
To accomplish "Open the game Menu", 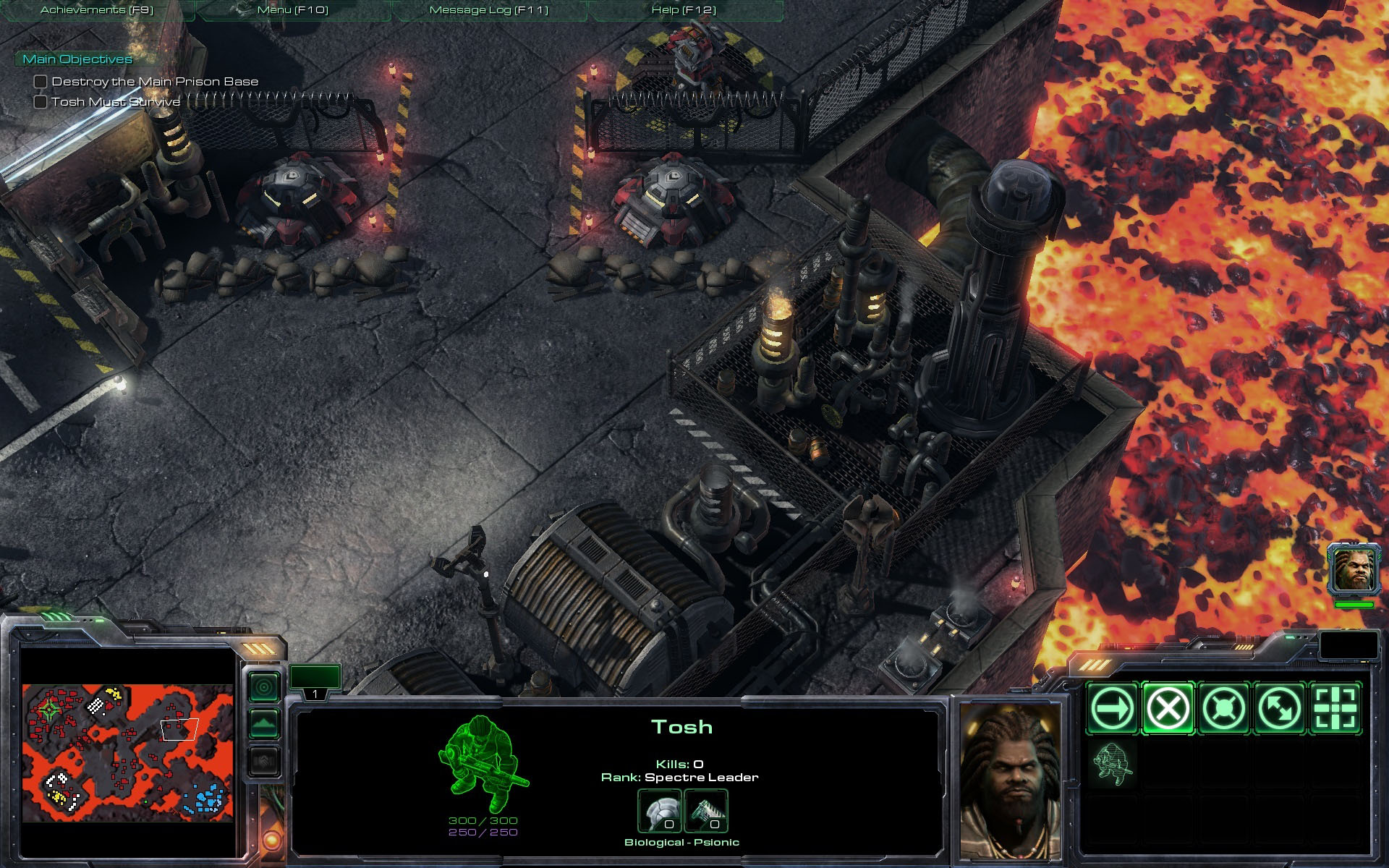I will 293,10.
